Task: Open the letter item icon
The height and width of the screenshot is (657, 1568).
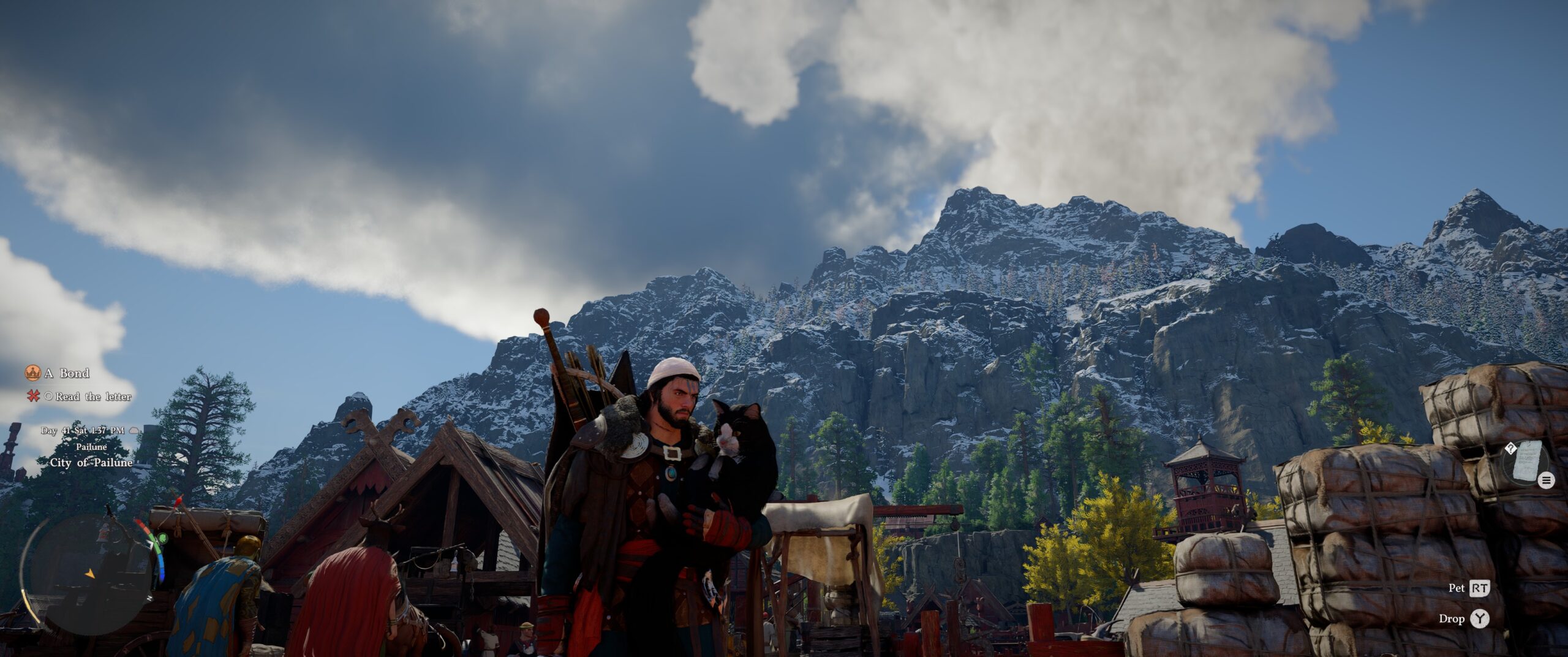Action: click(x=1527, y=460)
